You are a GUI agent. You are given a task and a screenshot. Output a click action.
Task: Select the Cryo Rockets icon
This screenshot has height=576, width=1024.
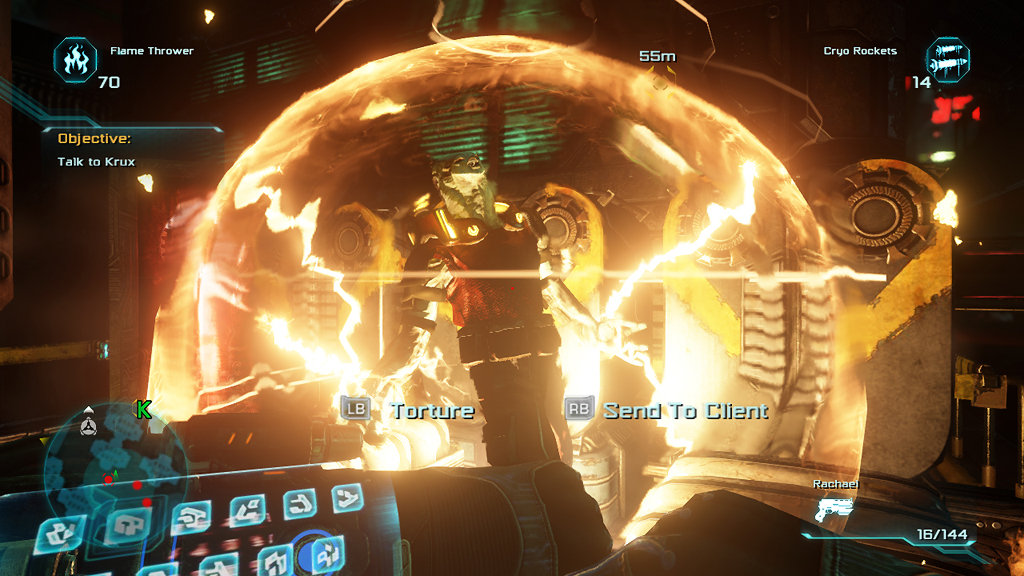point(946,59)
